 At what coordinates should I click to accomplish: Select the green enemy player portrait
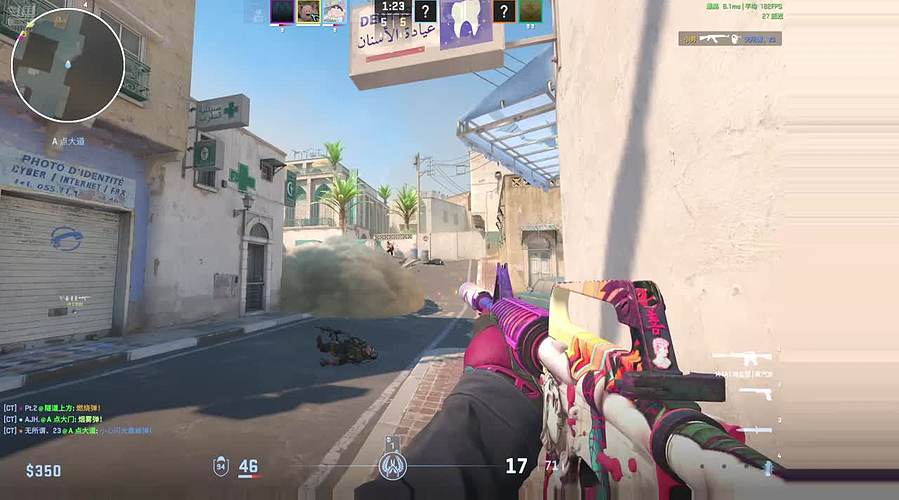tap(532, 11)
